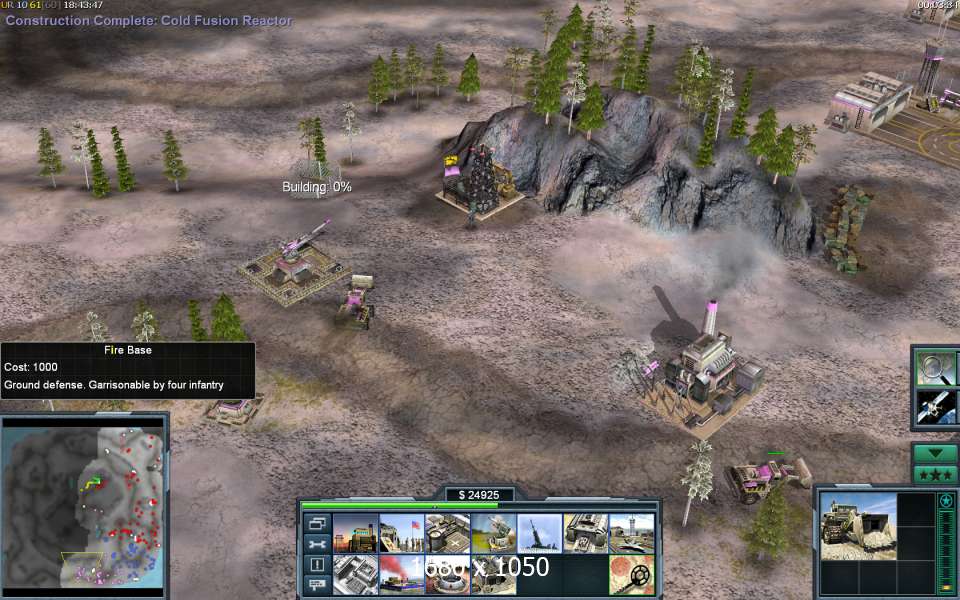
Task: Open the minimap to jump the camera
Action: click(x=84, y=504)
